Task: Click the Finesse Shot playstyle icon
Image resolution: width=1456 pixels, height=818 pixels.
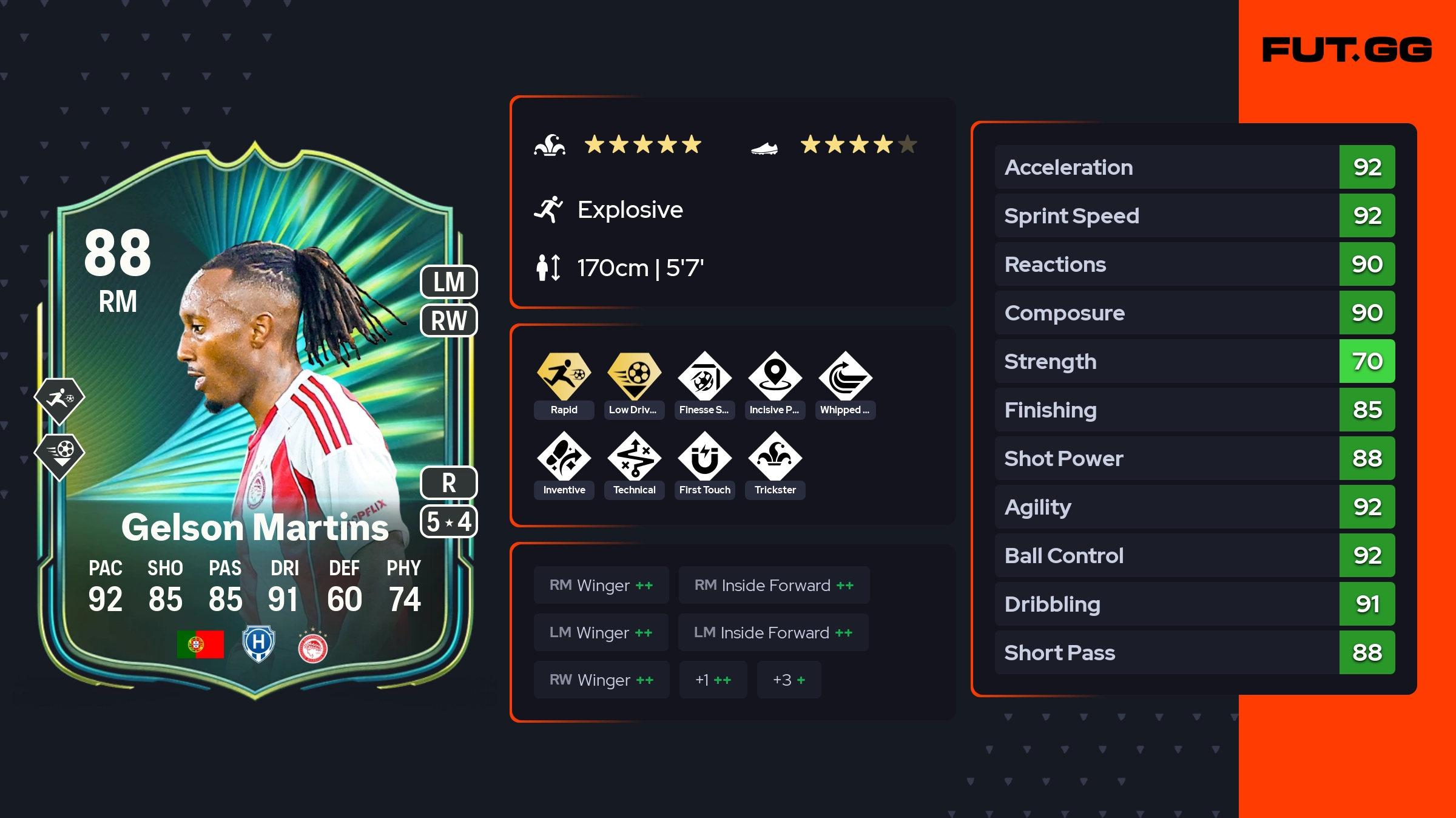Action: tap(704, 376)
